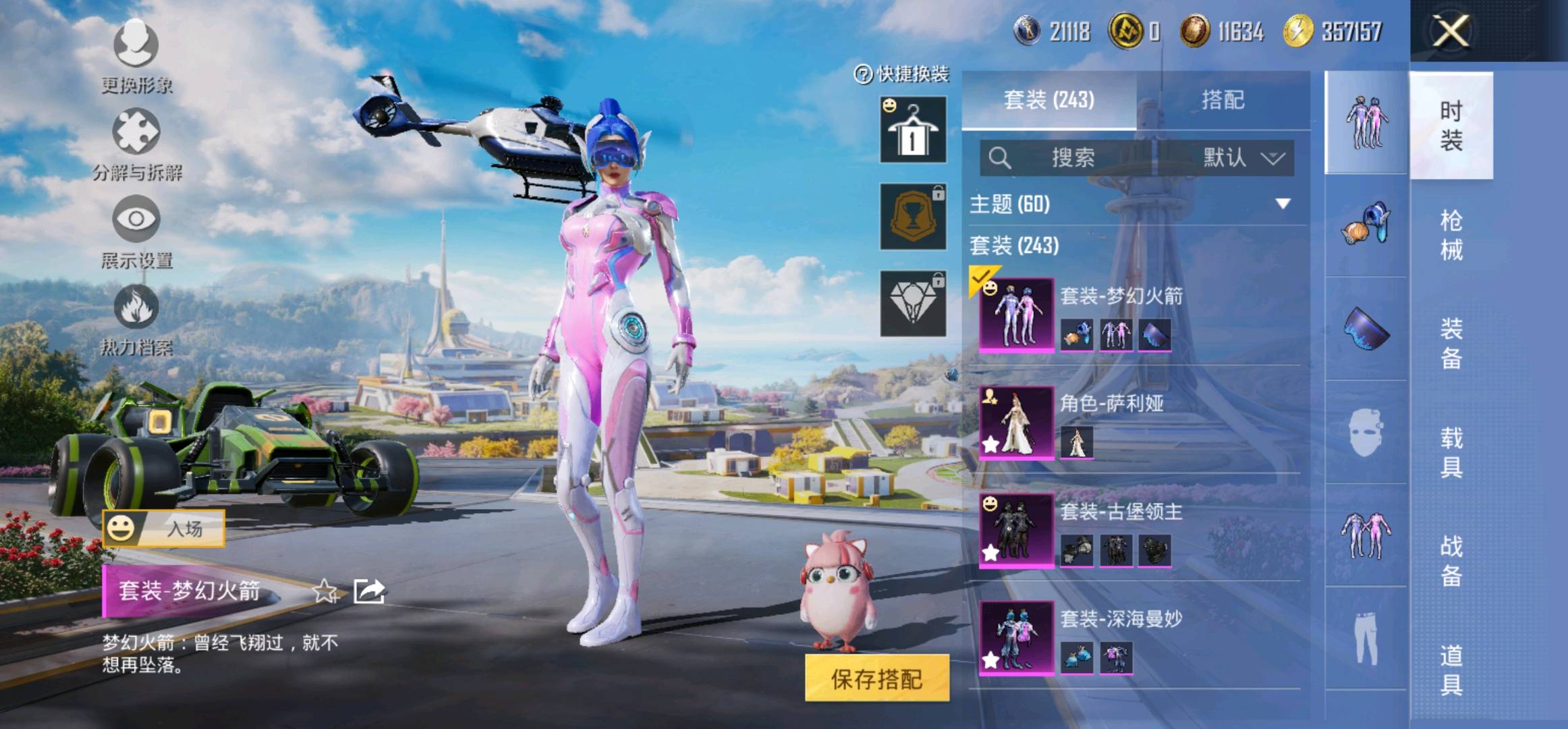Click the 入场 entrance emote button
The height and width of the screenshot is (729, 1568).
point(164,529)
